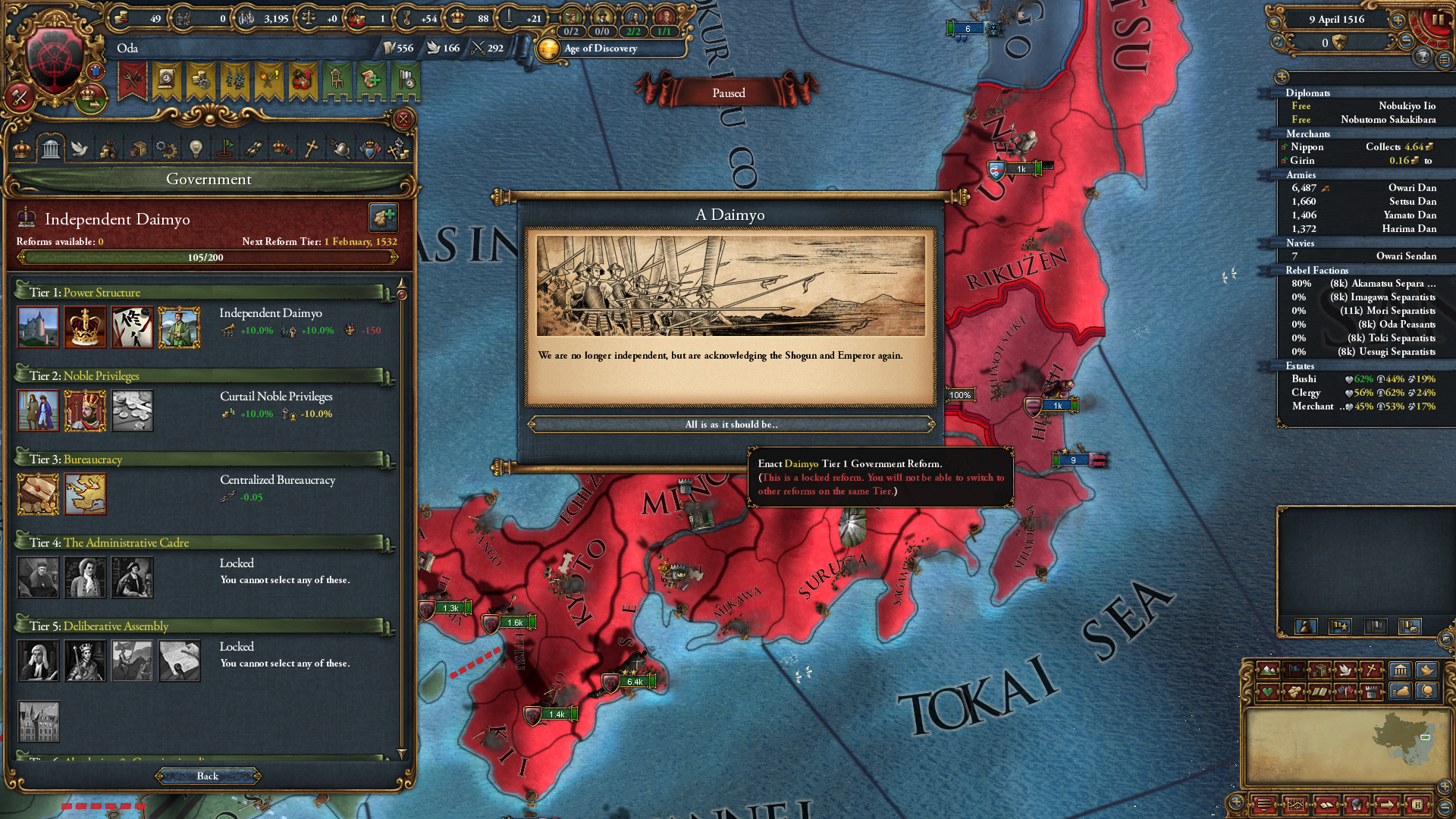Open the Ideas panel lightbulb icon
The width and height of the screenshot is (1456, 819).
(x=195, y=149)
